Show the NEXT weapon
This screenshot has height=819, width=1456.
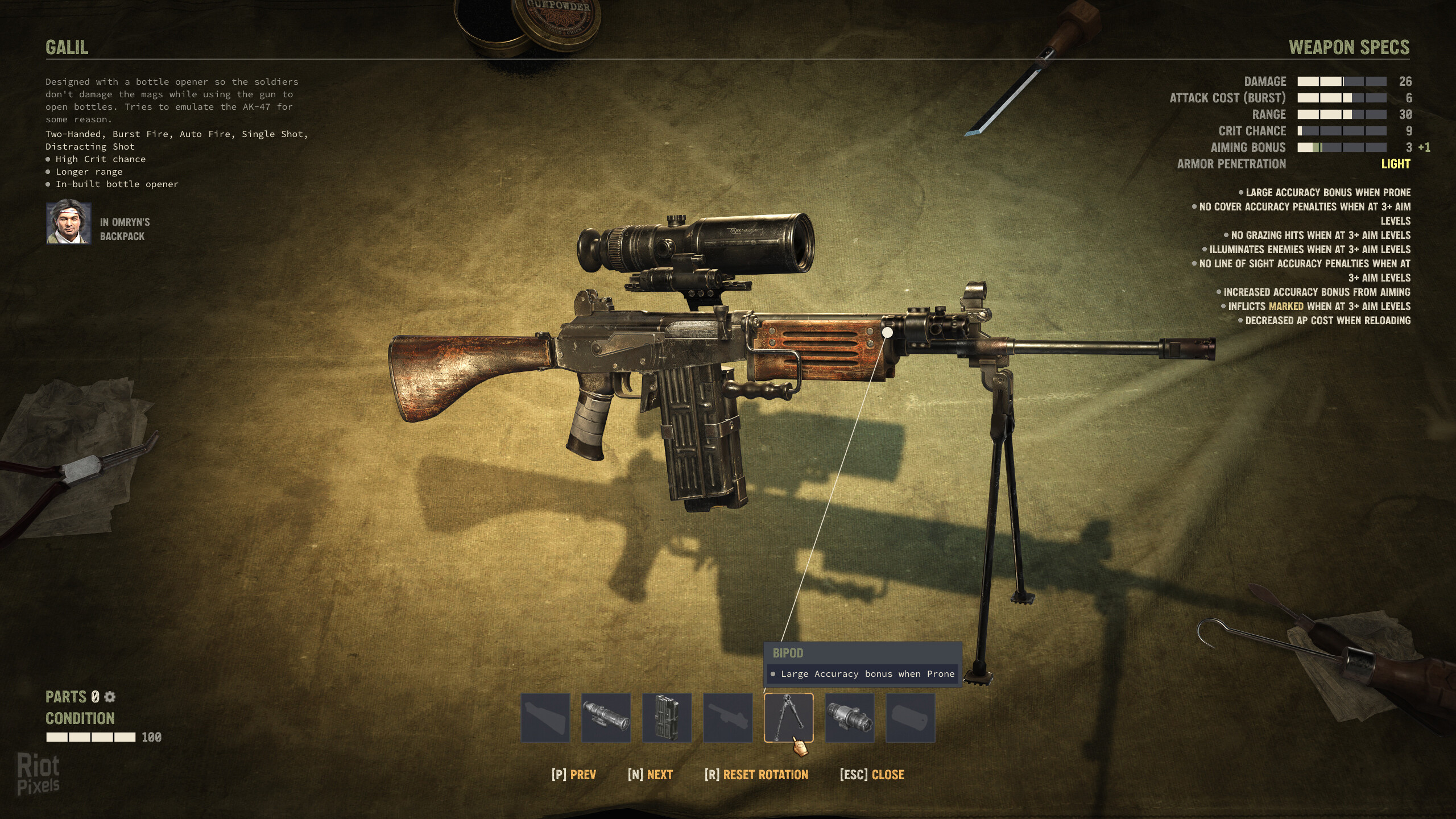650,775
